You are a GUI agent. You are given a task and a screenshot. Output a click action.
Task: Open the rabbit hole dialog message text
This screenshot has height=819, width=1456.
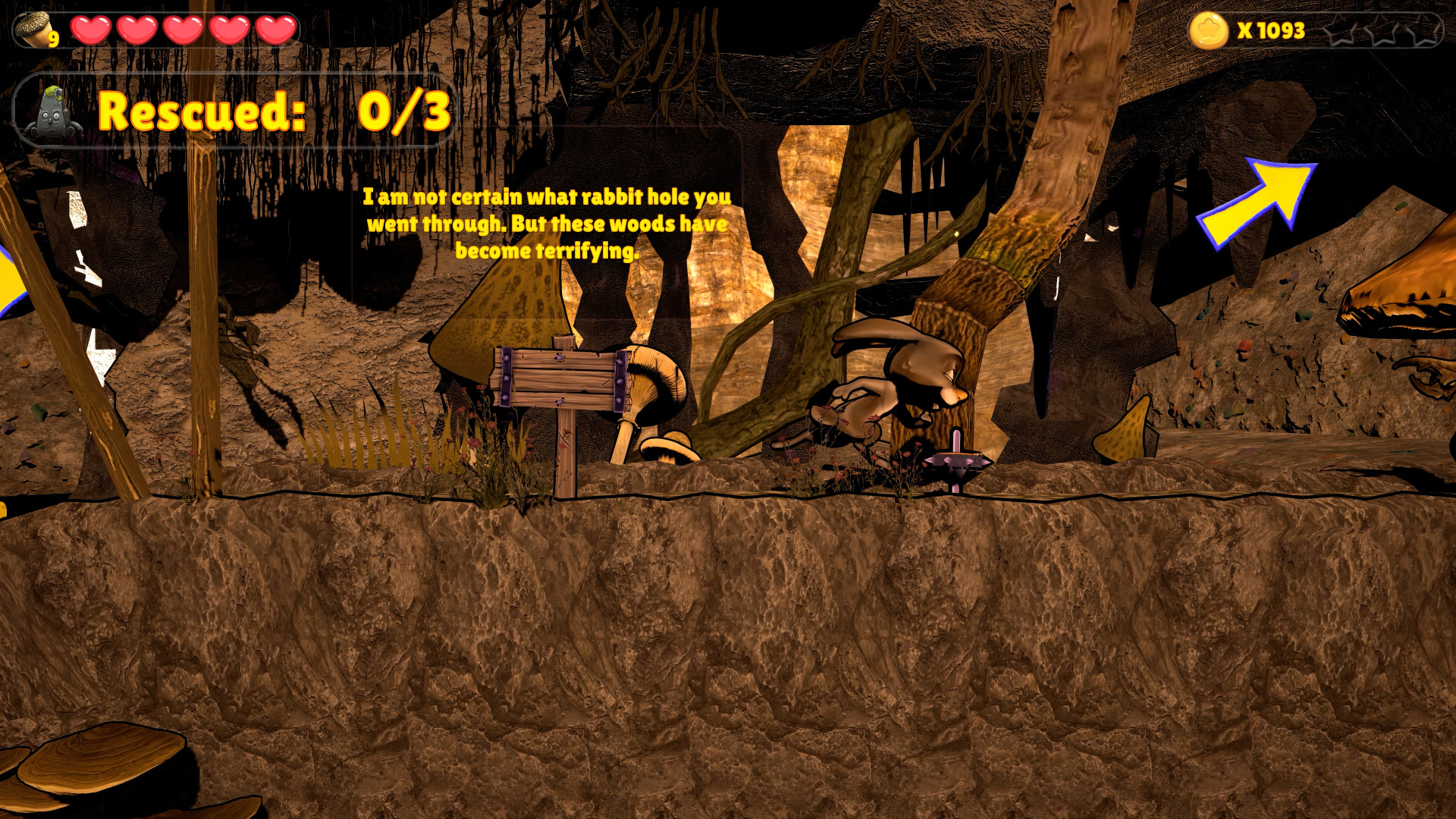point(548,224)
